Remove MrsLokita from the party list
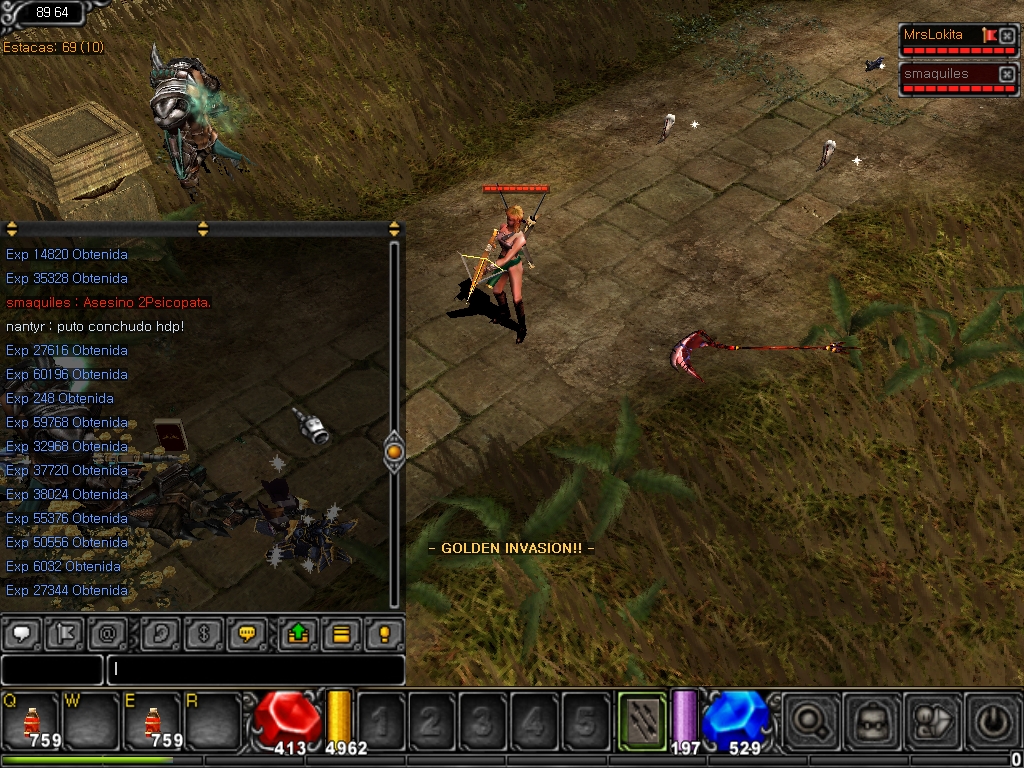 coord(1007,36)
